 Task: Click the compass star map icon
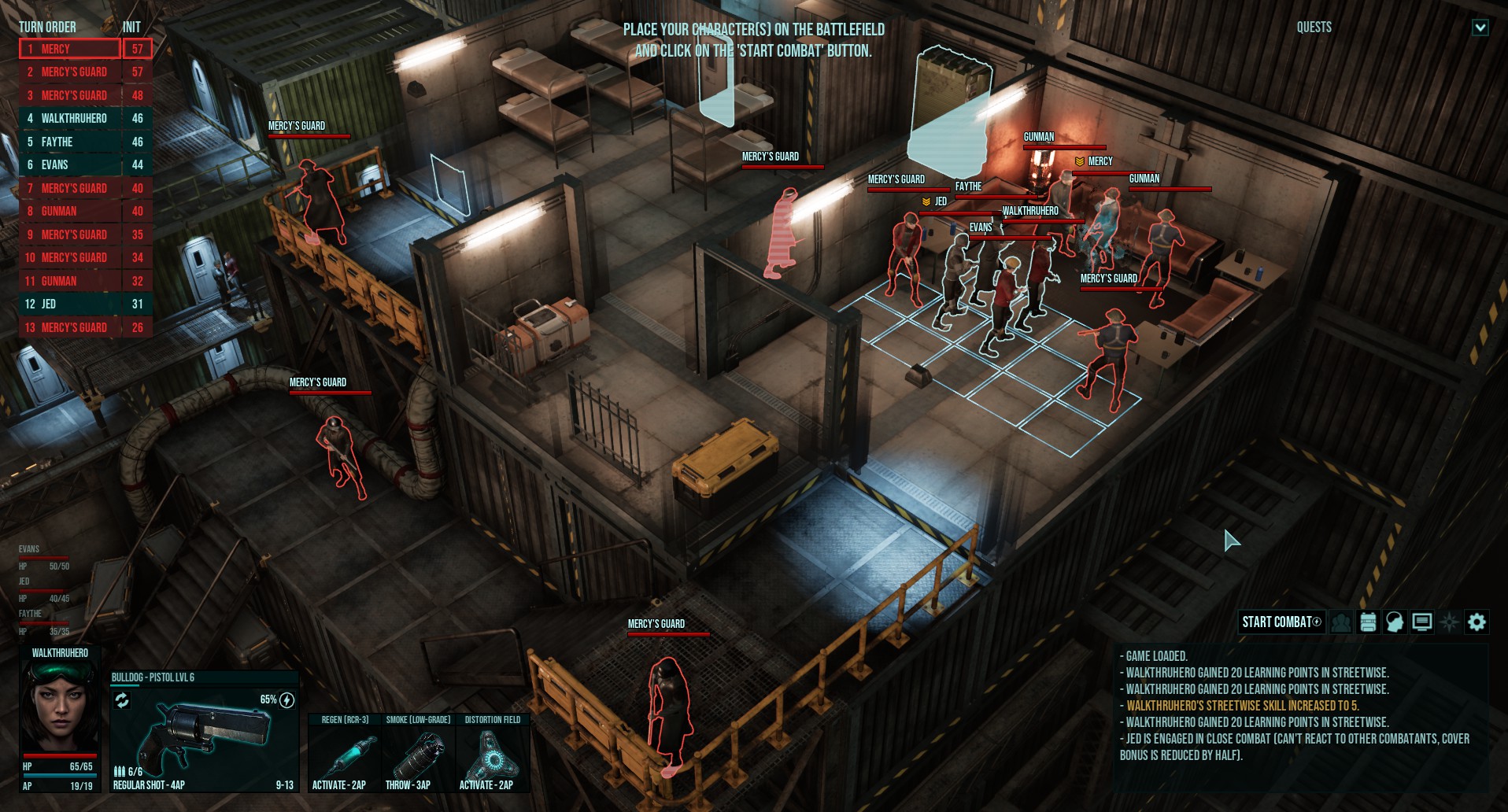click(x=1449, y=622)
